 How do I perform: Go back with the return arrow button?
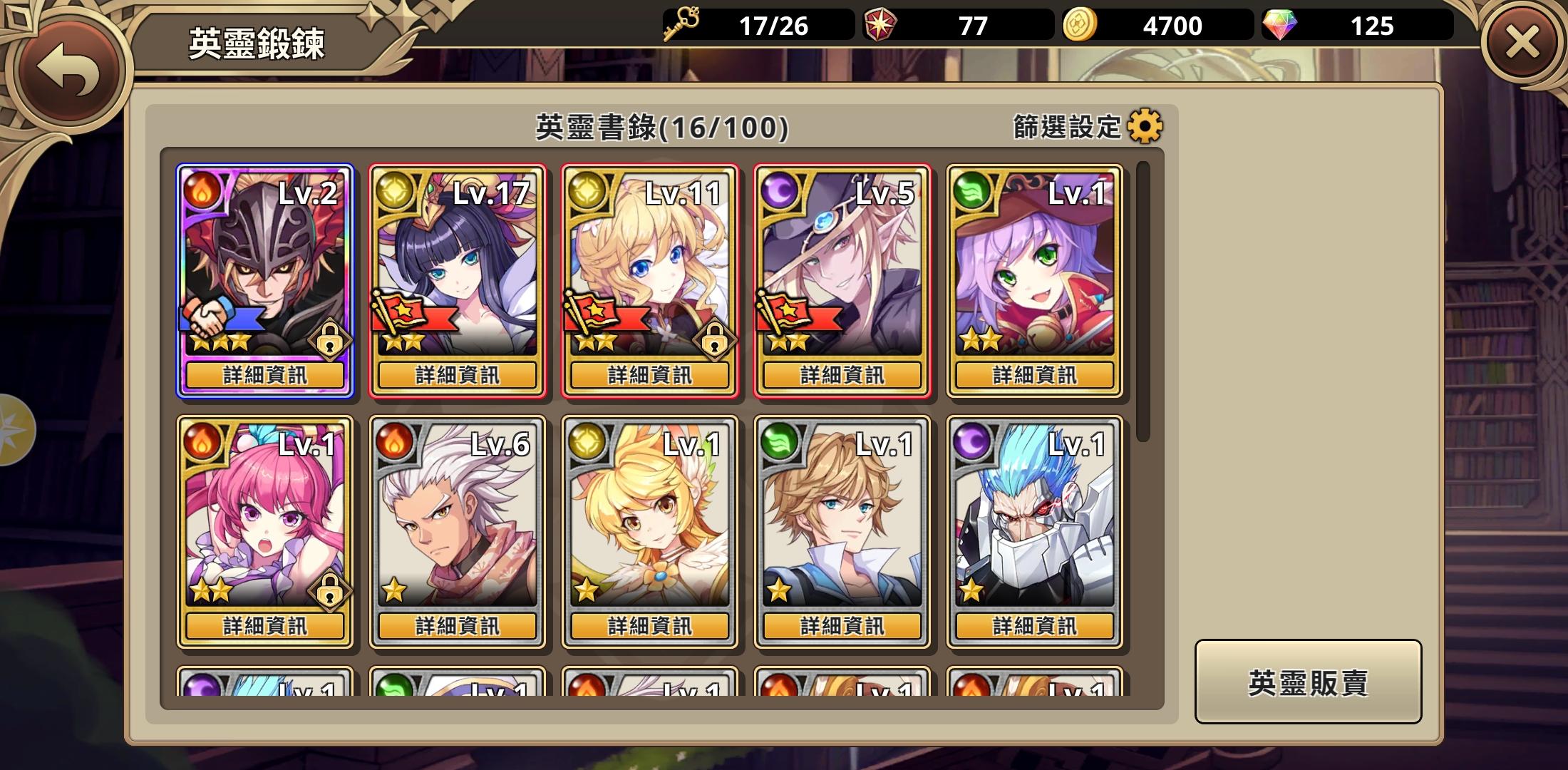68,69
